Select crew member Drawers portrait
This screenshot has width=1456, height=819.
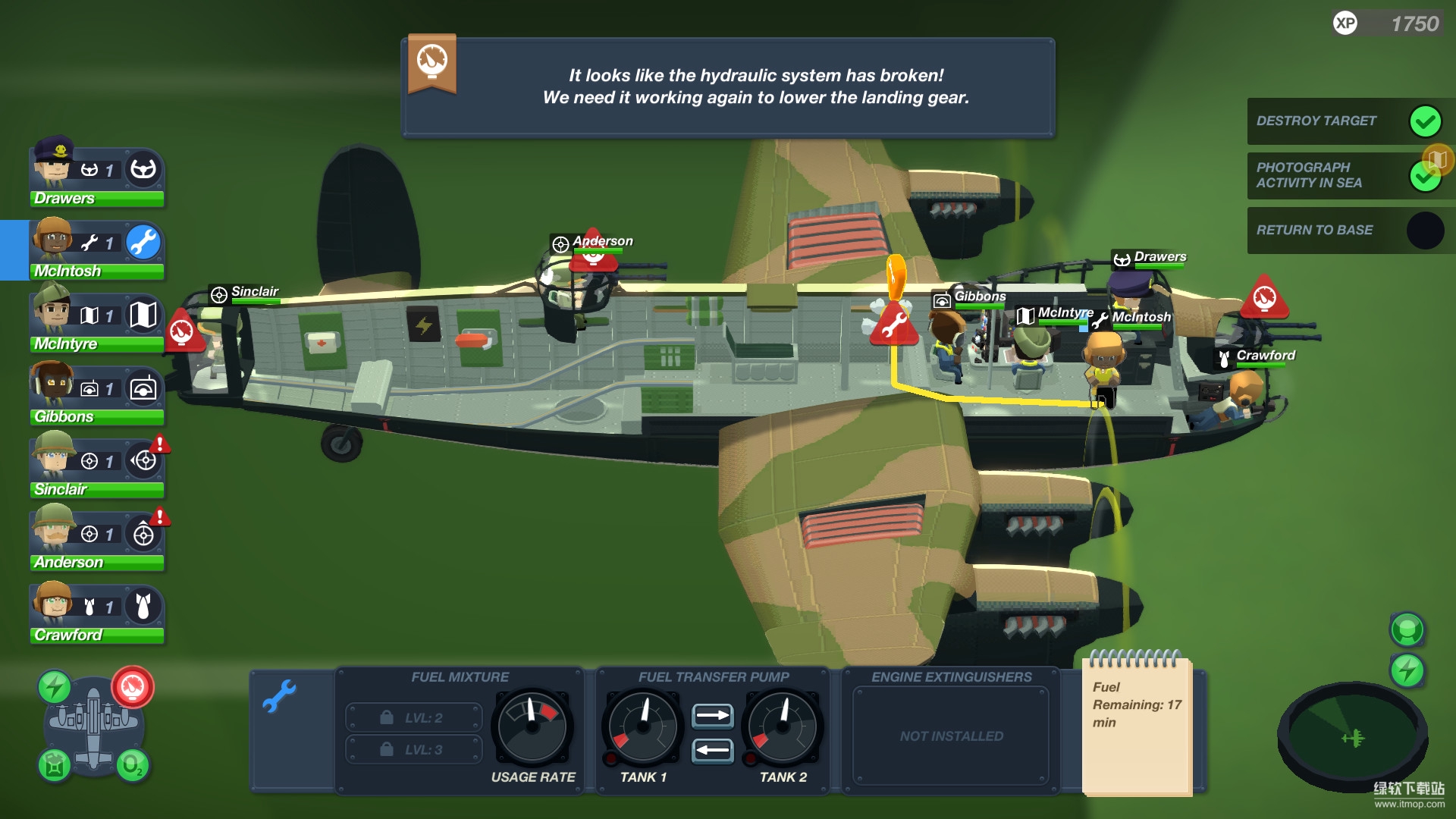(x=53, y=163)
